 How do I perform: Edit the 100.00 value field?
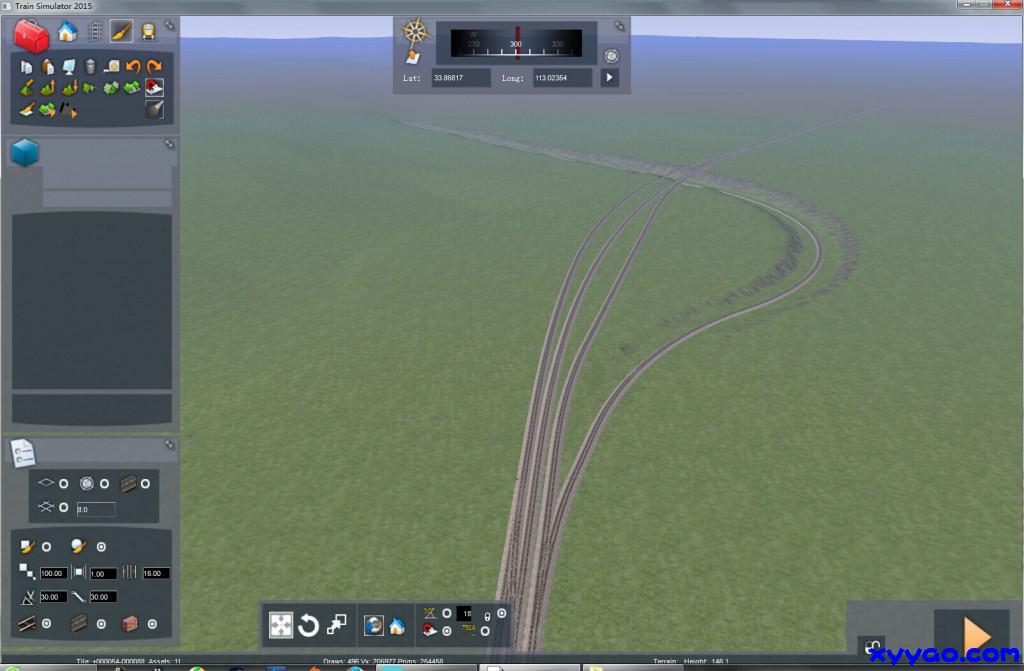53,573
